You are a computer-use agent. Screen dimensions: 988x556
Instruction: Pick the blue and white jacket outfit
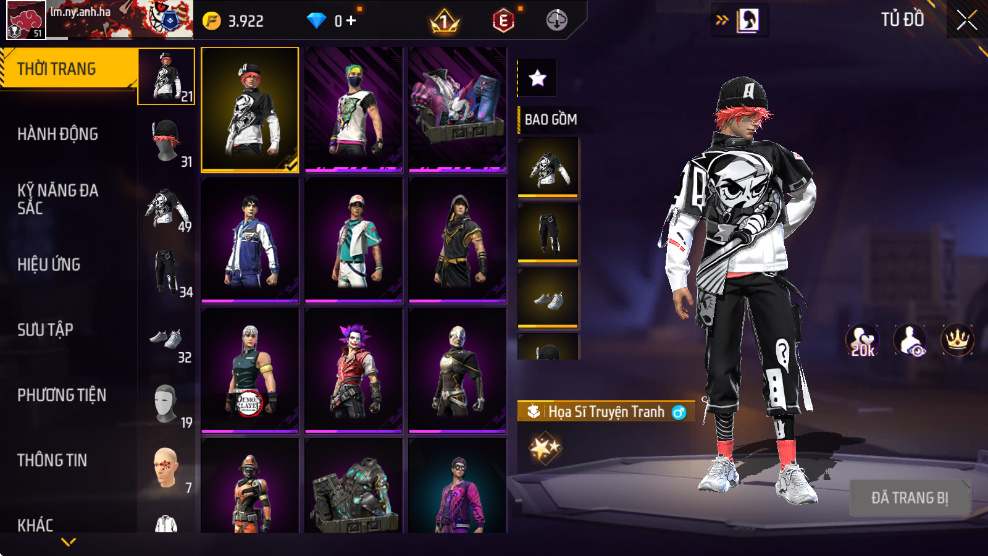coord(250,238)
